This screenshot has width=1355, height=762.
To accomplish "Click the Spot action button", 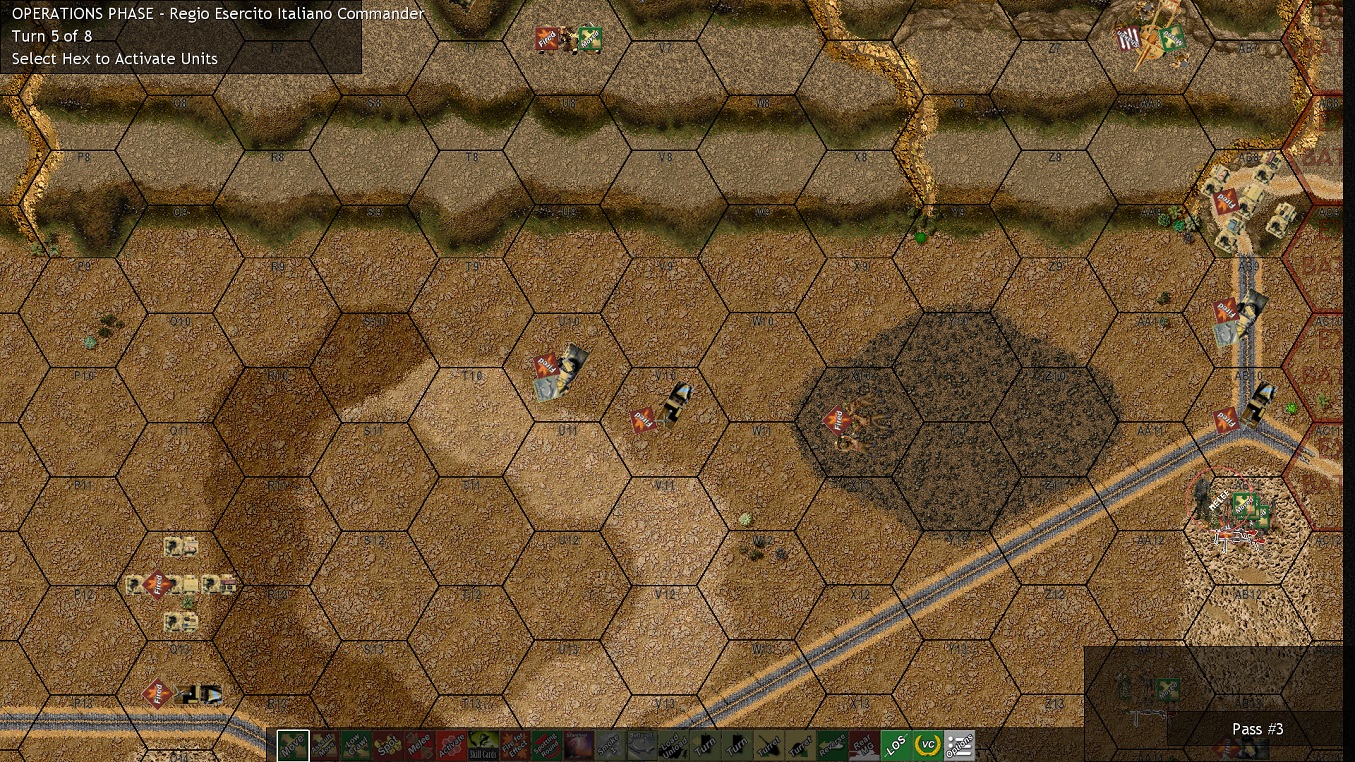I will pos(387,745).
